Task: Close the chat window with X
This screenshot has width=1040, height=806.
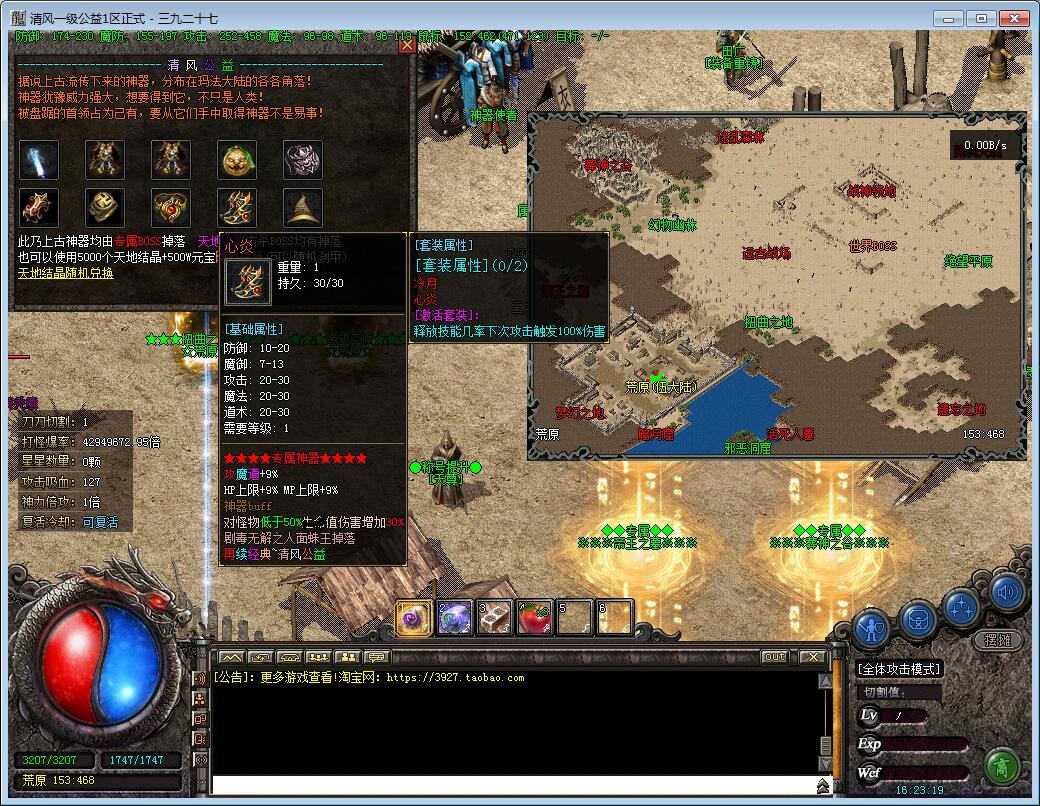Action: [x=812, y=657]
